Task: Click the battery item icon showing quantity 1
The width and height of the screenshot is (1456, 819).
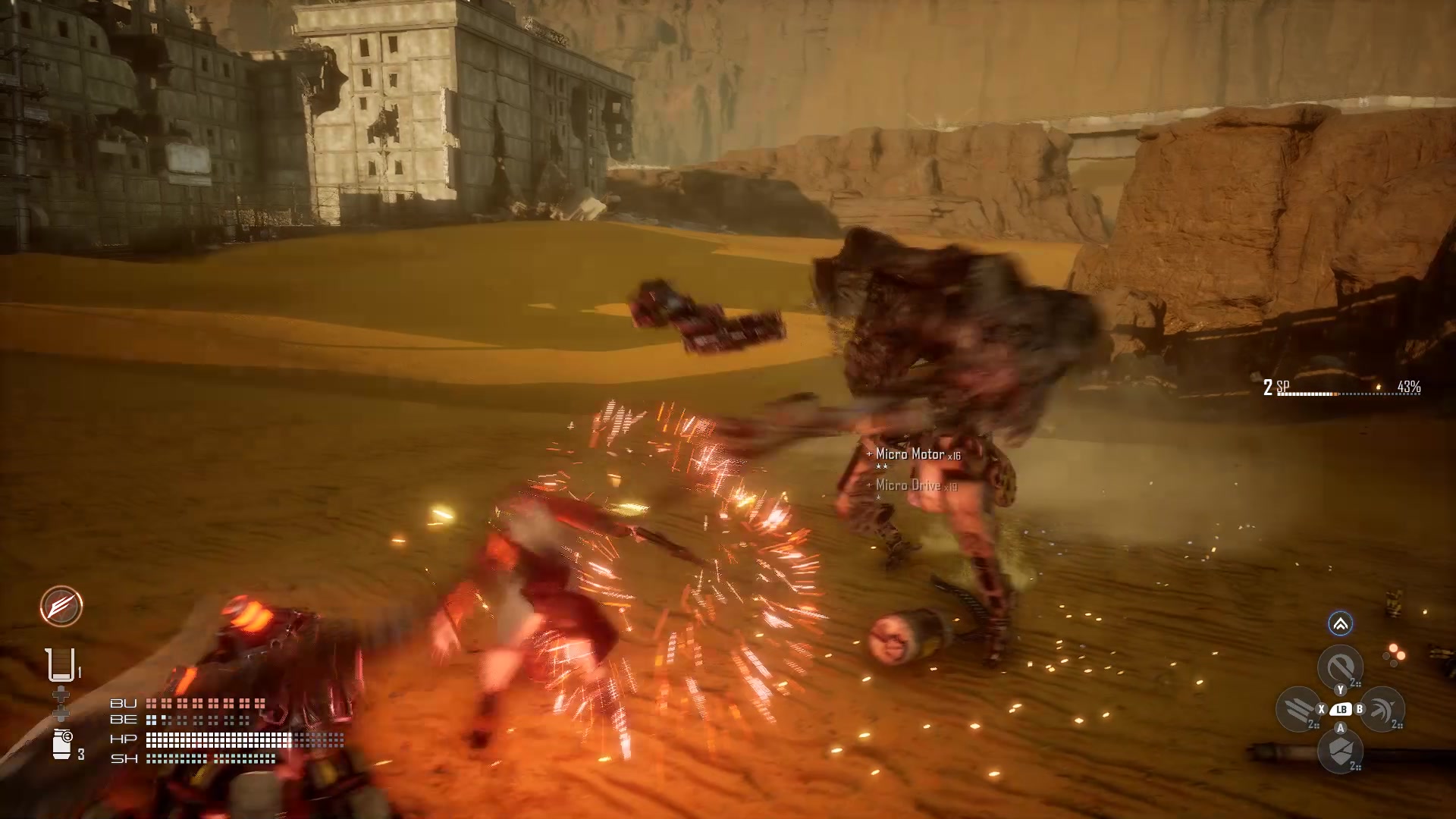Action: point(61,664)
